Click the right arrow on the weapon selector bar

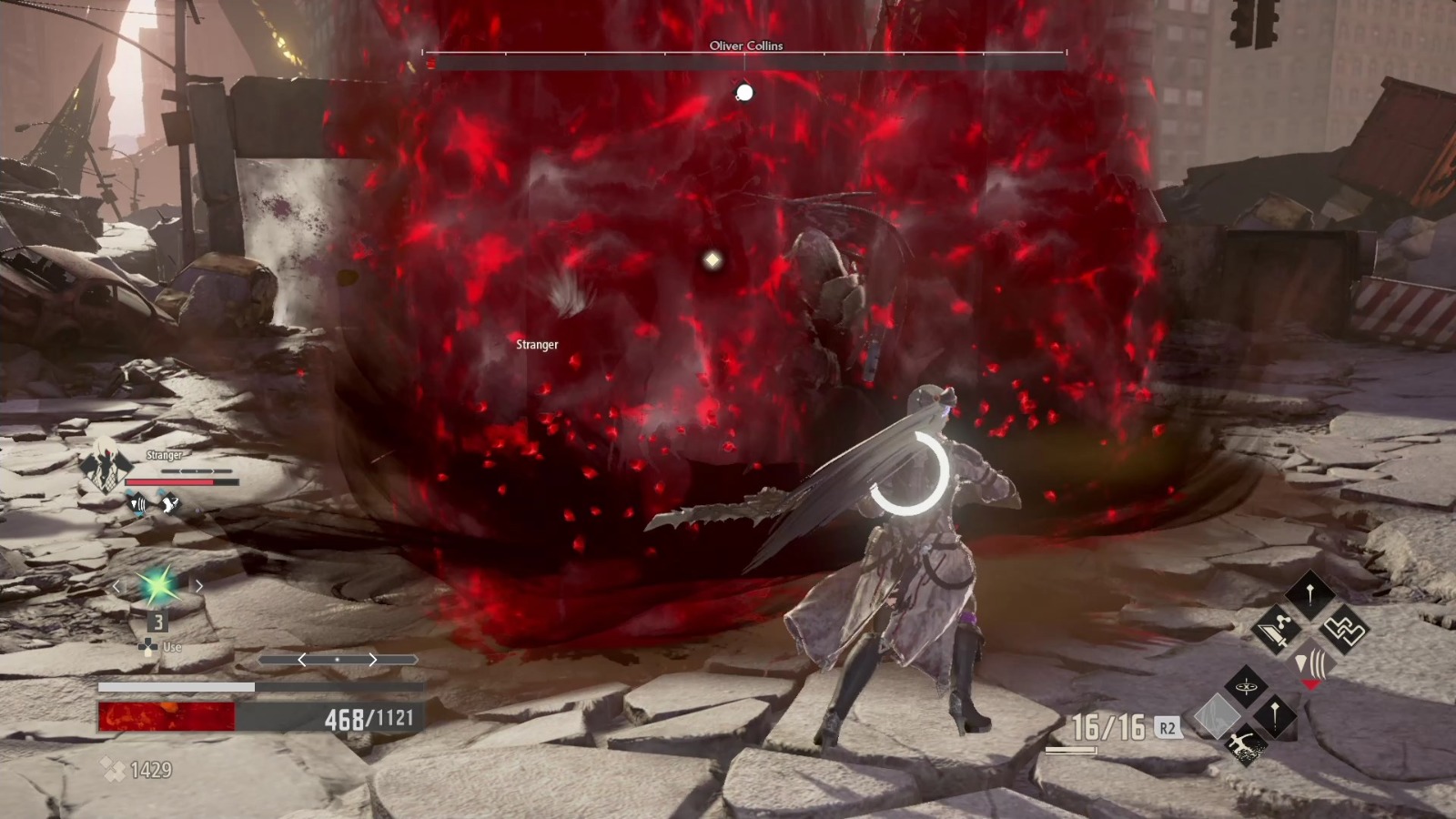tap(373, 660)
